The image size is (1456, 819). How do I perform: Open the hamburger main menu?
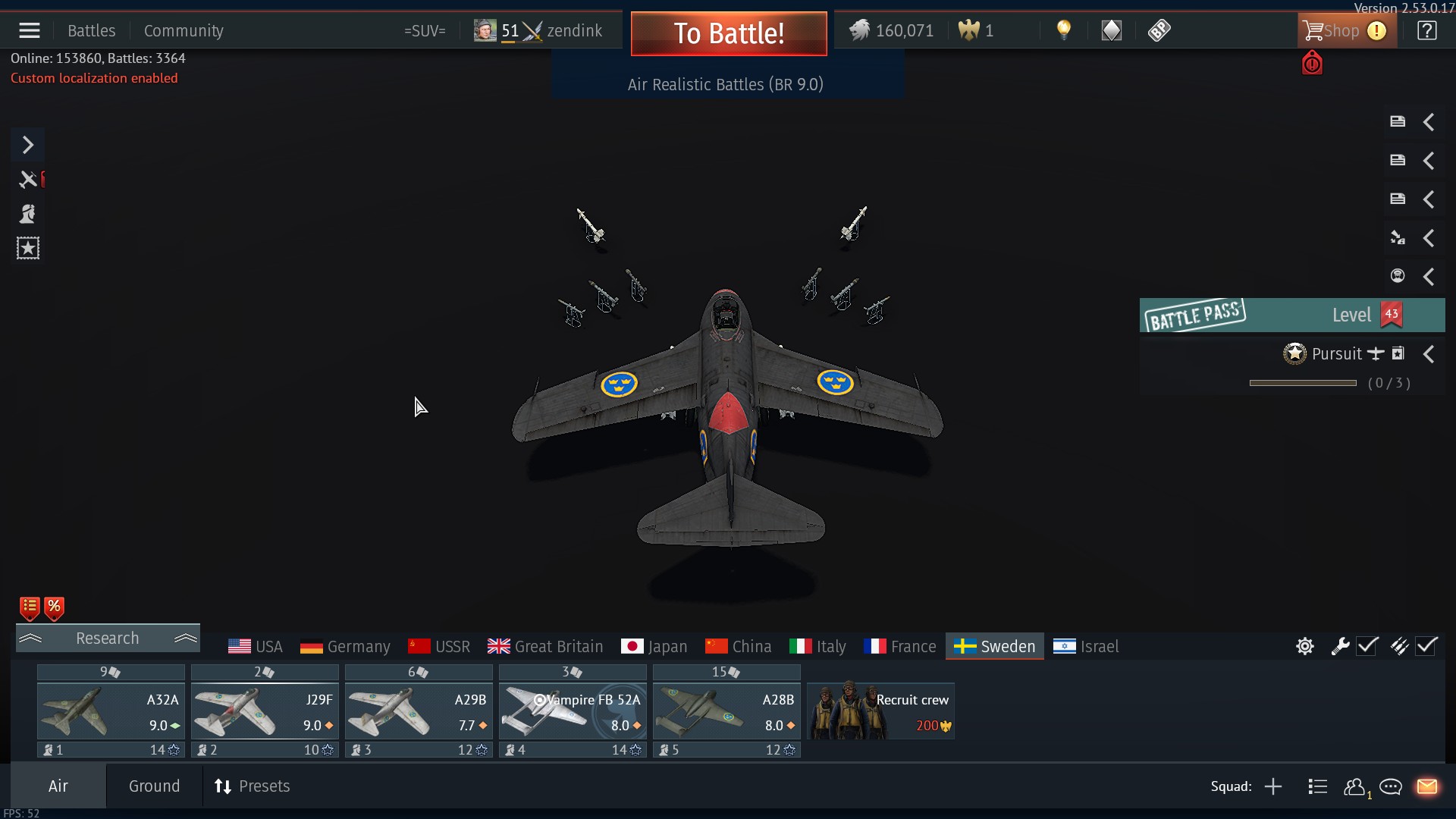30,31
